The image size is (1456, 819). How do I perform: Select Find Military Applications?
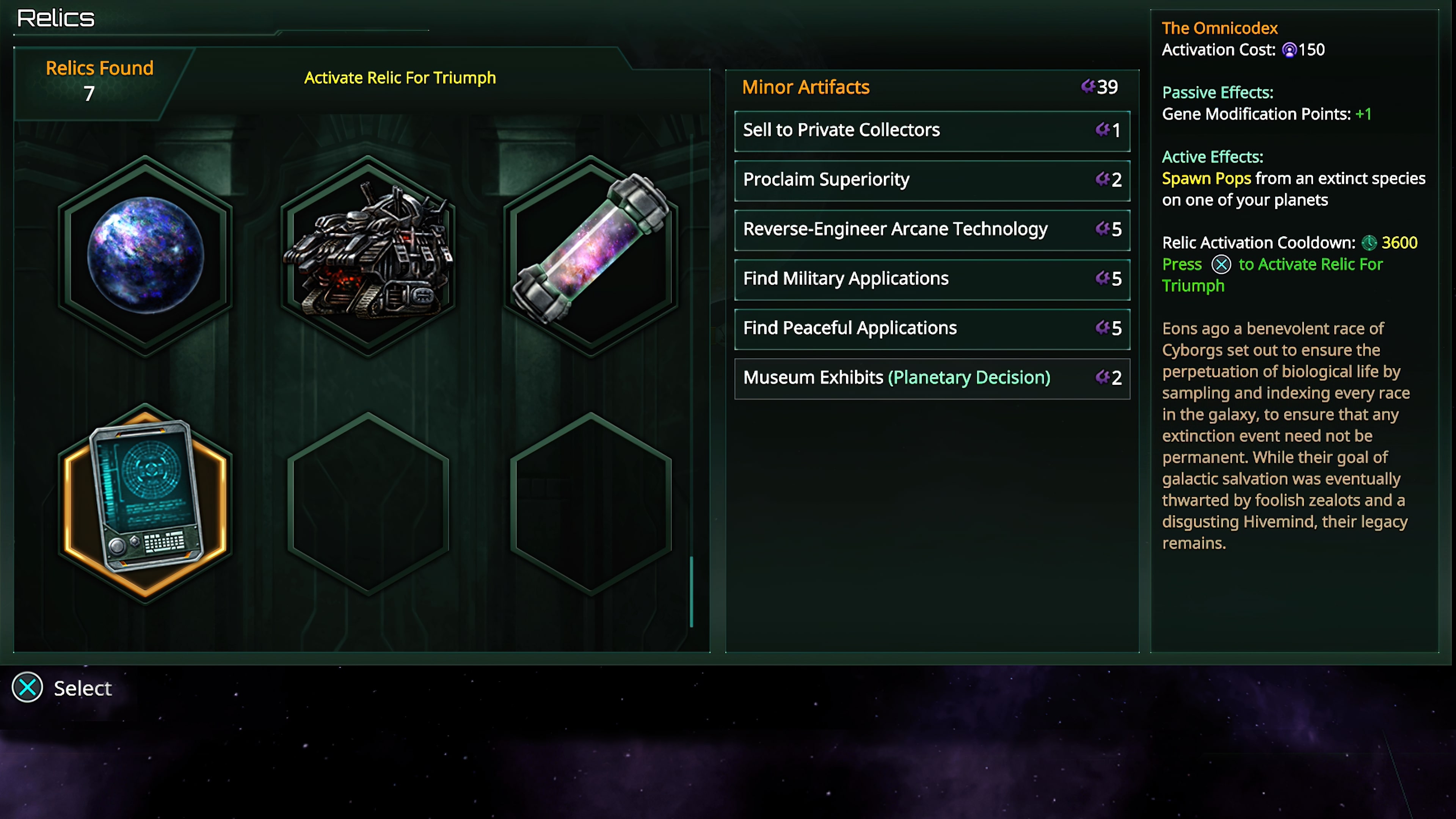click(932, 279)
